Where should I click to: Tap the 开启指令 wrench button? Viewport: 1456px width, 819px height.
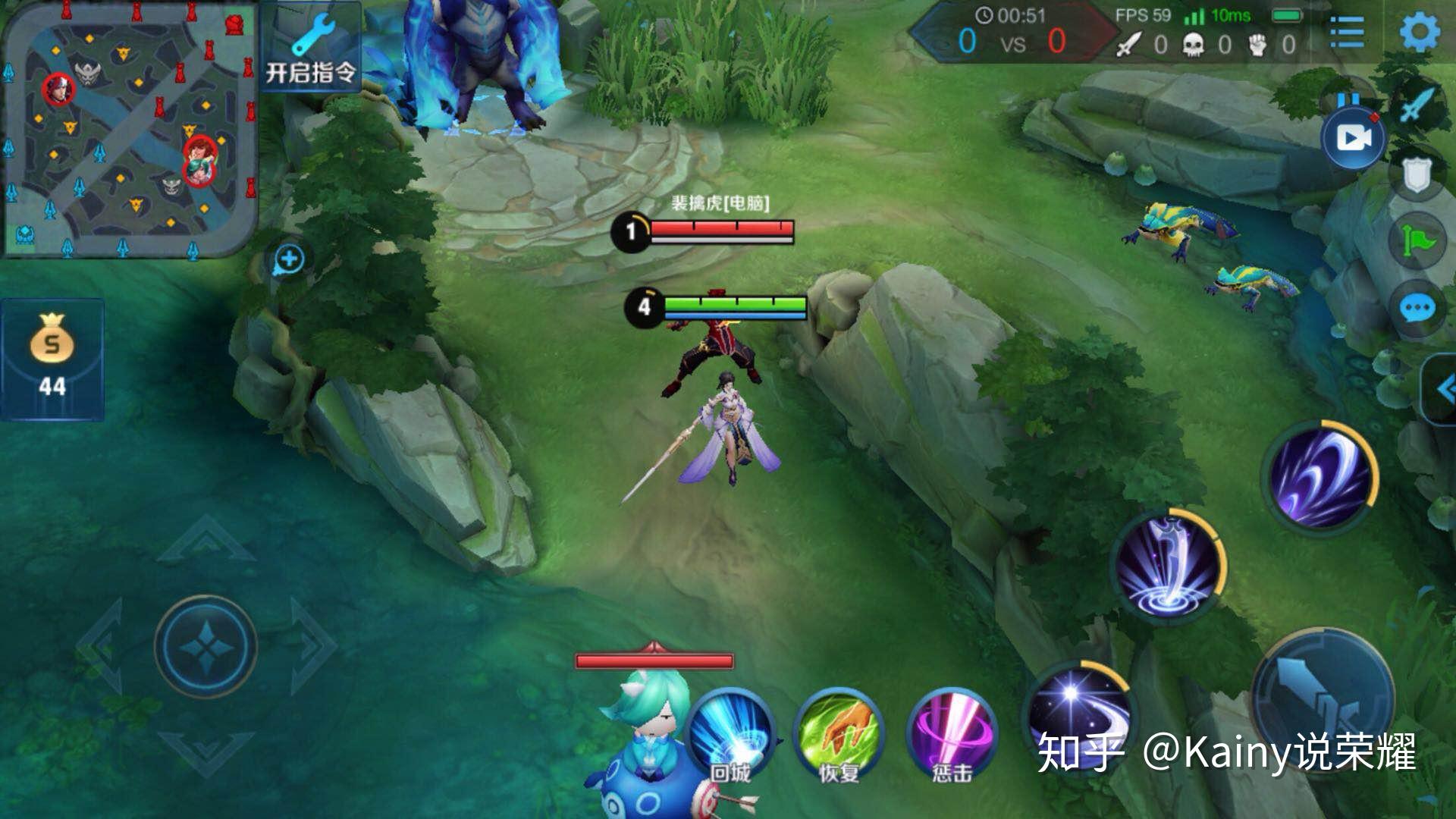pos(311,49)
